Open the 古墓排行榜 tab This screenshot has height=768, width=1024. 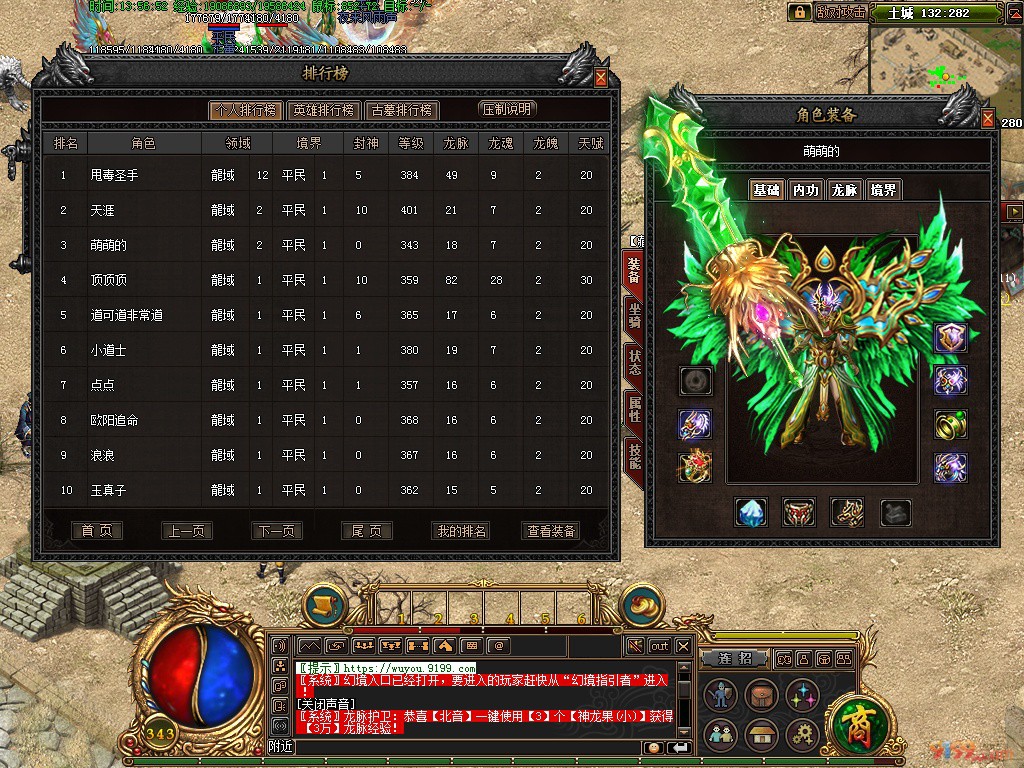click(x=400, y=110)
